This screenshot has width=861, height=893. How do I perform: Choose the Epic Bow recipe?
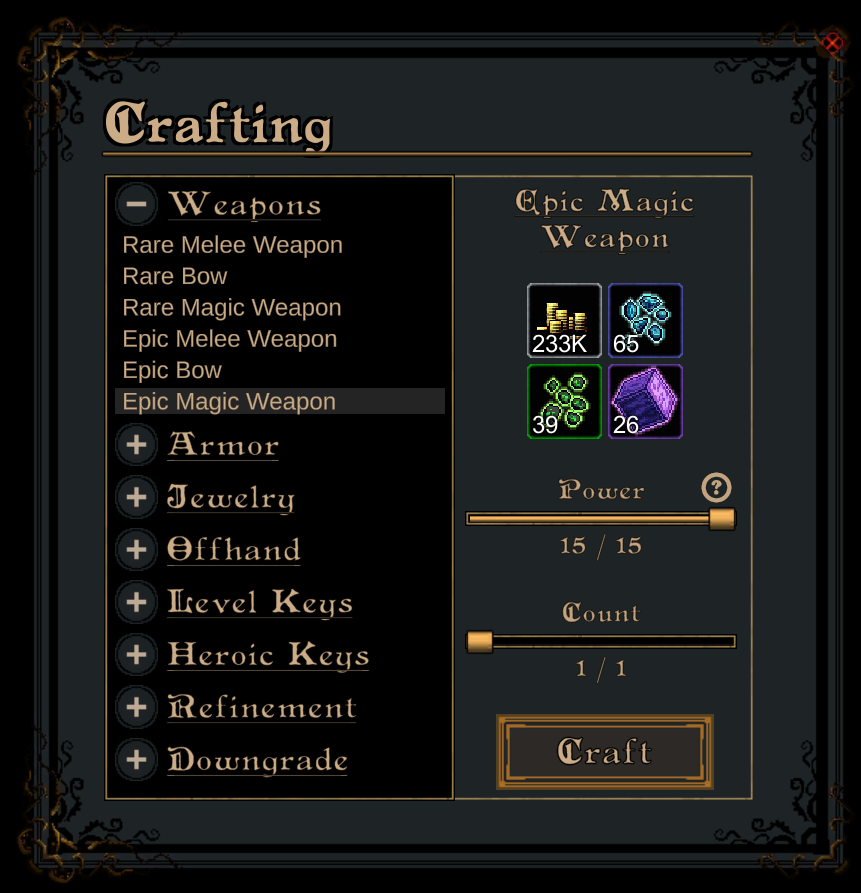point(172,370)
